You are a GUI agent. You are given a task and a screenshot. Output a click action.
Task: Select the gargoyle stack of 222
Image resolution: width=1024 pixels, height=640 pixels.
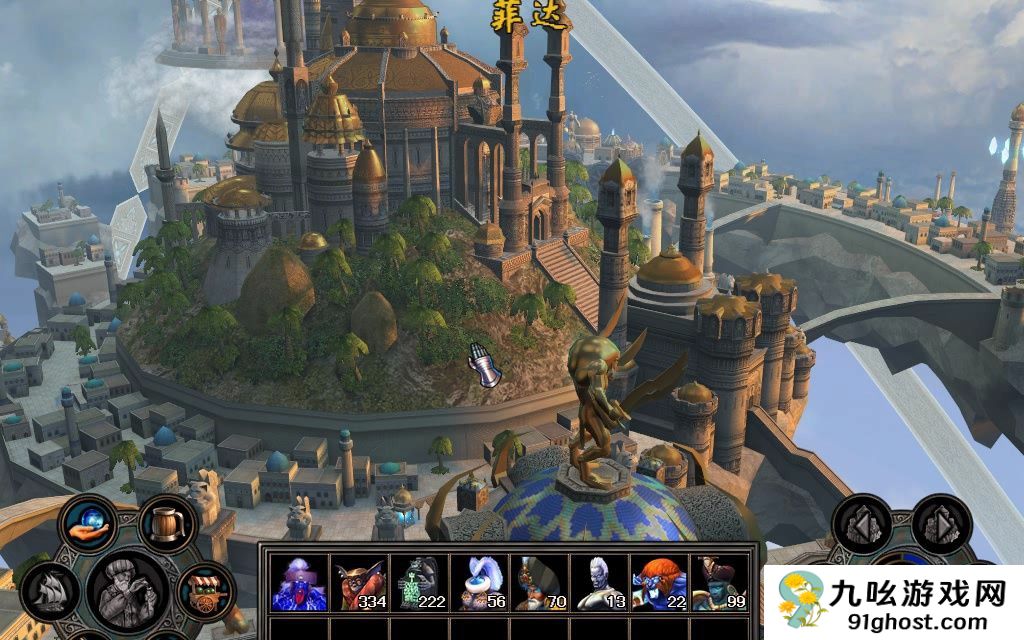pos(417,583)
